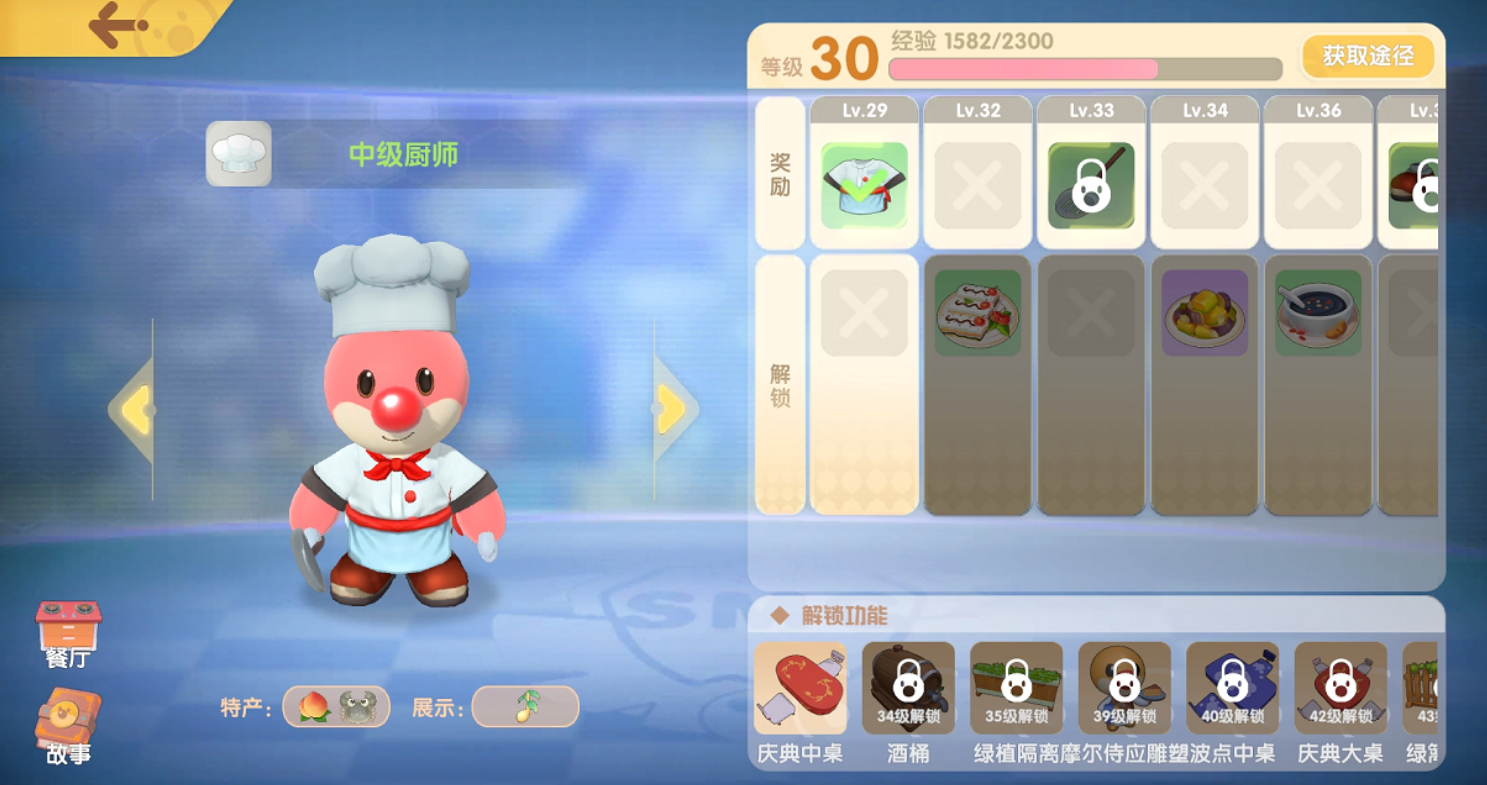
Task: View the Lv.36 soup bowl unlock
Action: tap(1318, 313)
